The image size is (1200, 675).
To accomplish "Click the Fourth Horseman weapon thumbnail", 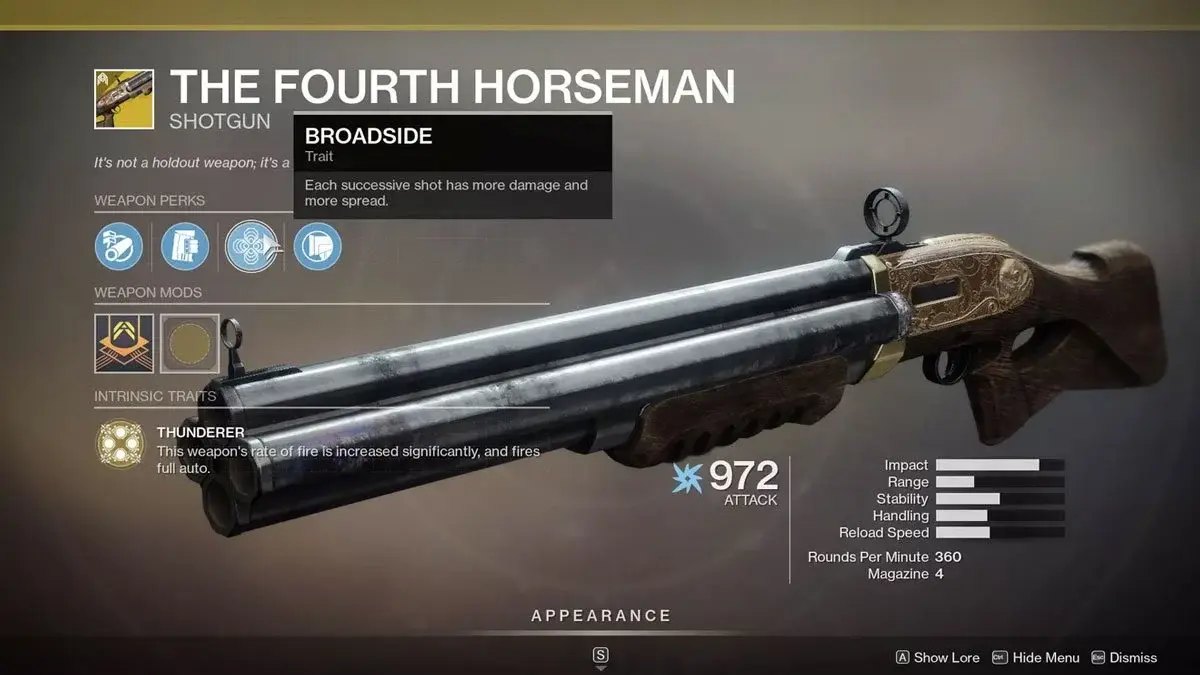I will [124, 99].
